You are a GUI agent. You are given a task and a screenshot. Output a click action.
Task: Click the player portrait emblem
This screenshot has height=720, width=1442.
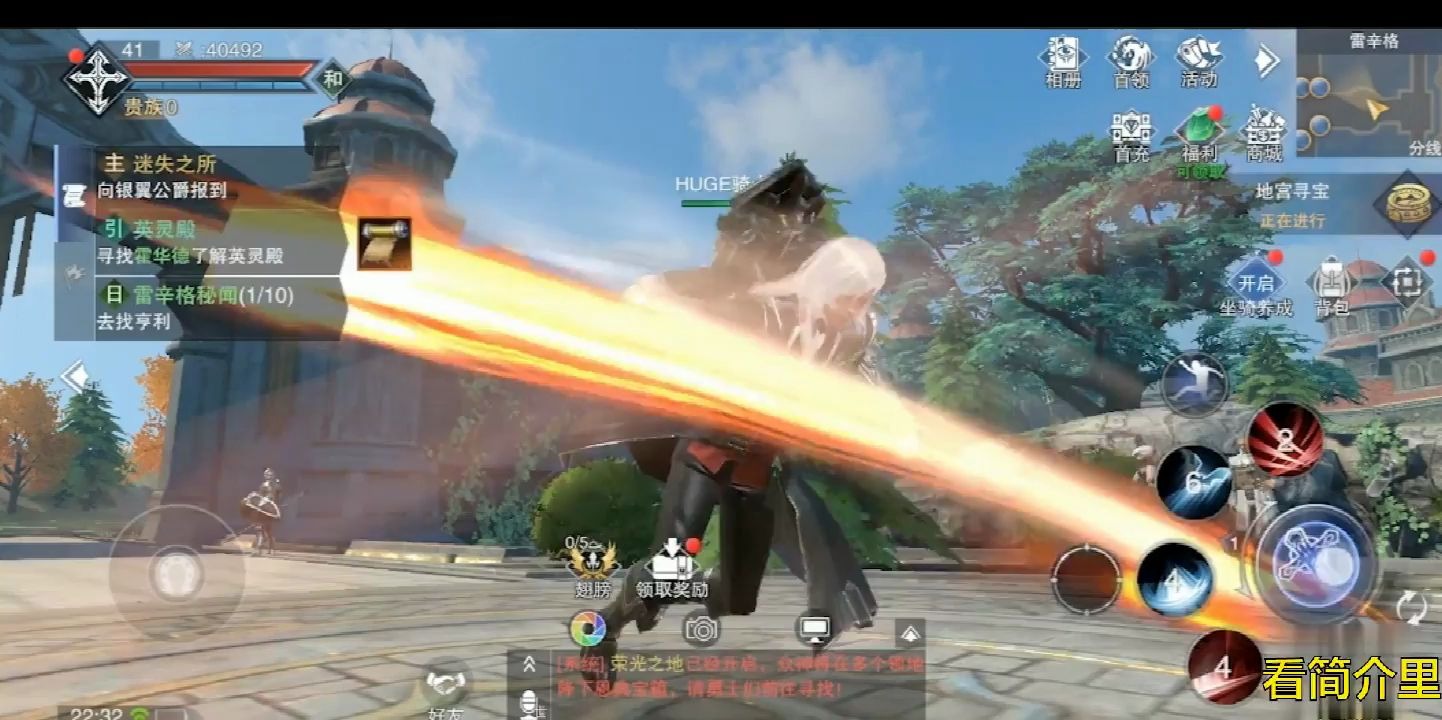coord(97,78)
